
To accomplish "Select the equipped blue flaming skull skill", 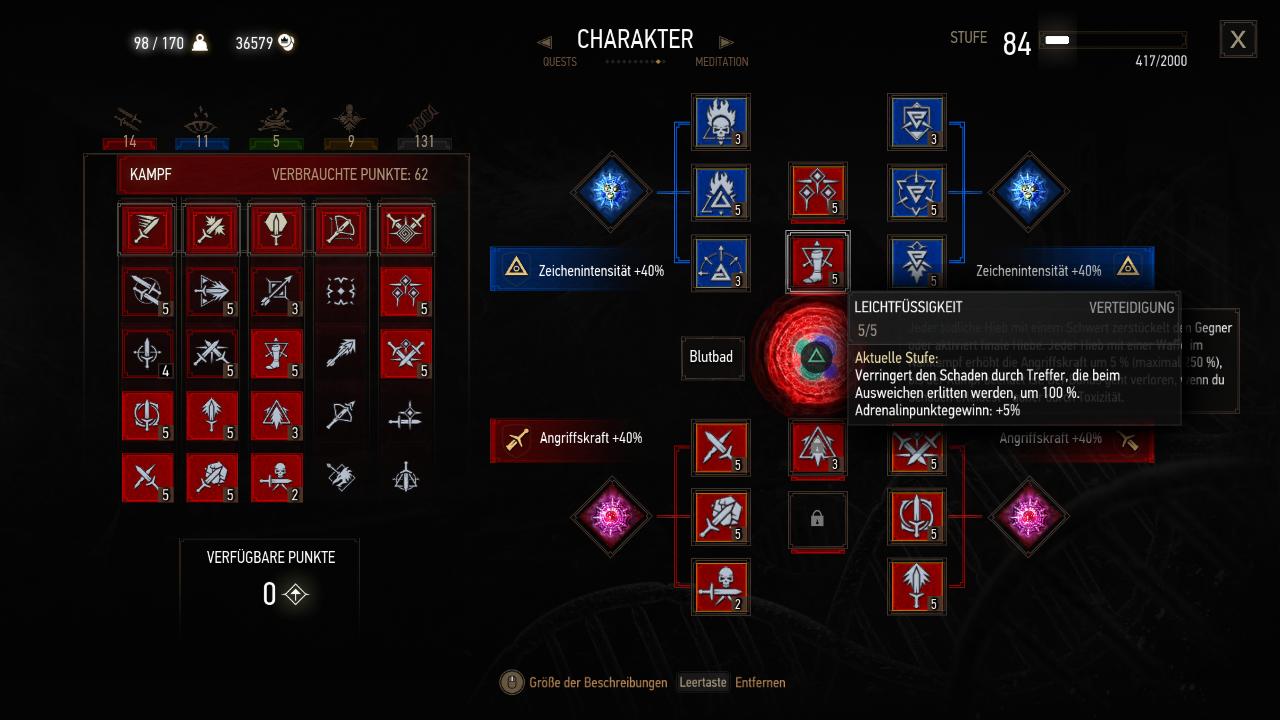I will coord(721,123).
